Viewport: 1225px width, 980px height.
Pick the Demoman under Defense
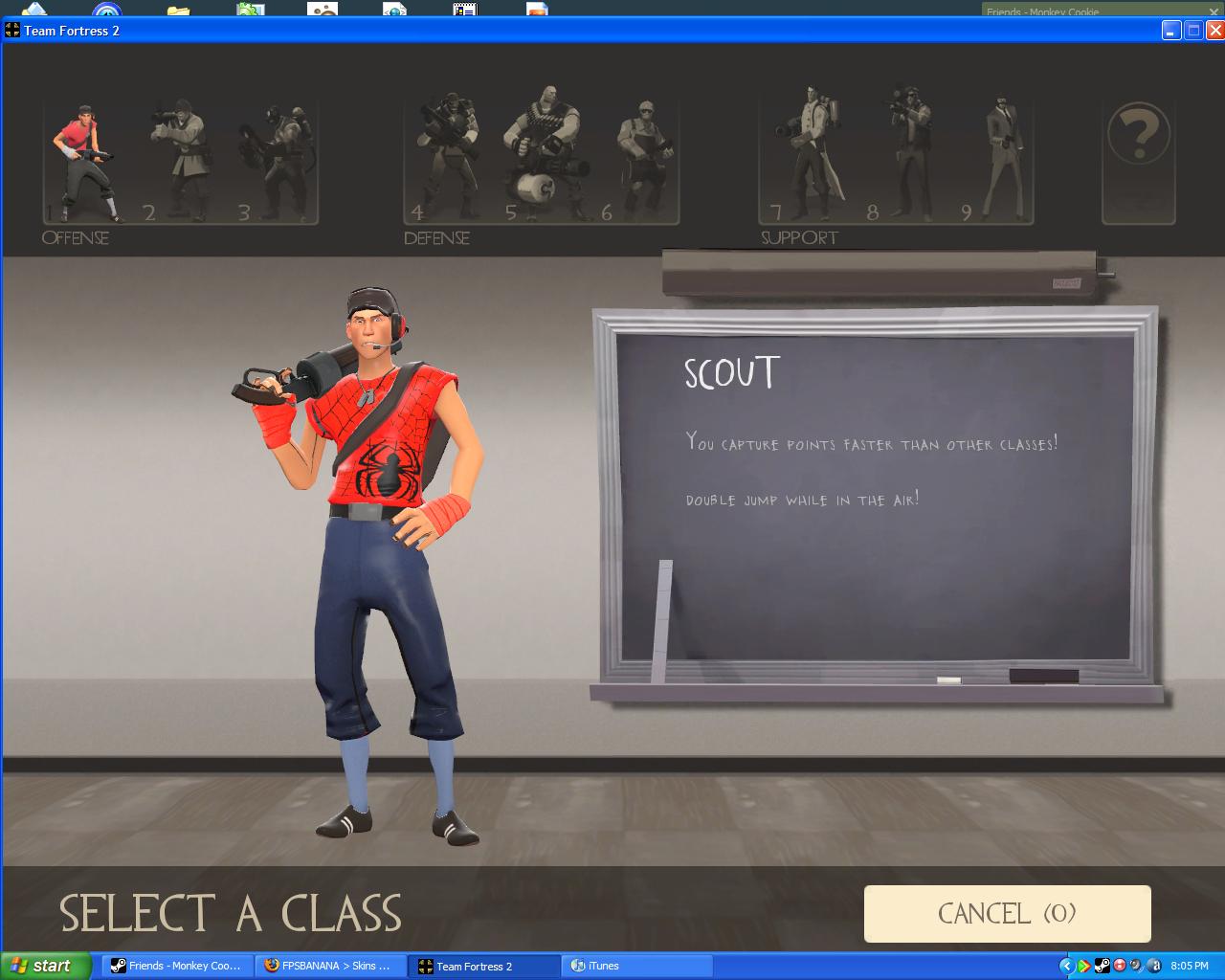[445, 153]
